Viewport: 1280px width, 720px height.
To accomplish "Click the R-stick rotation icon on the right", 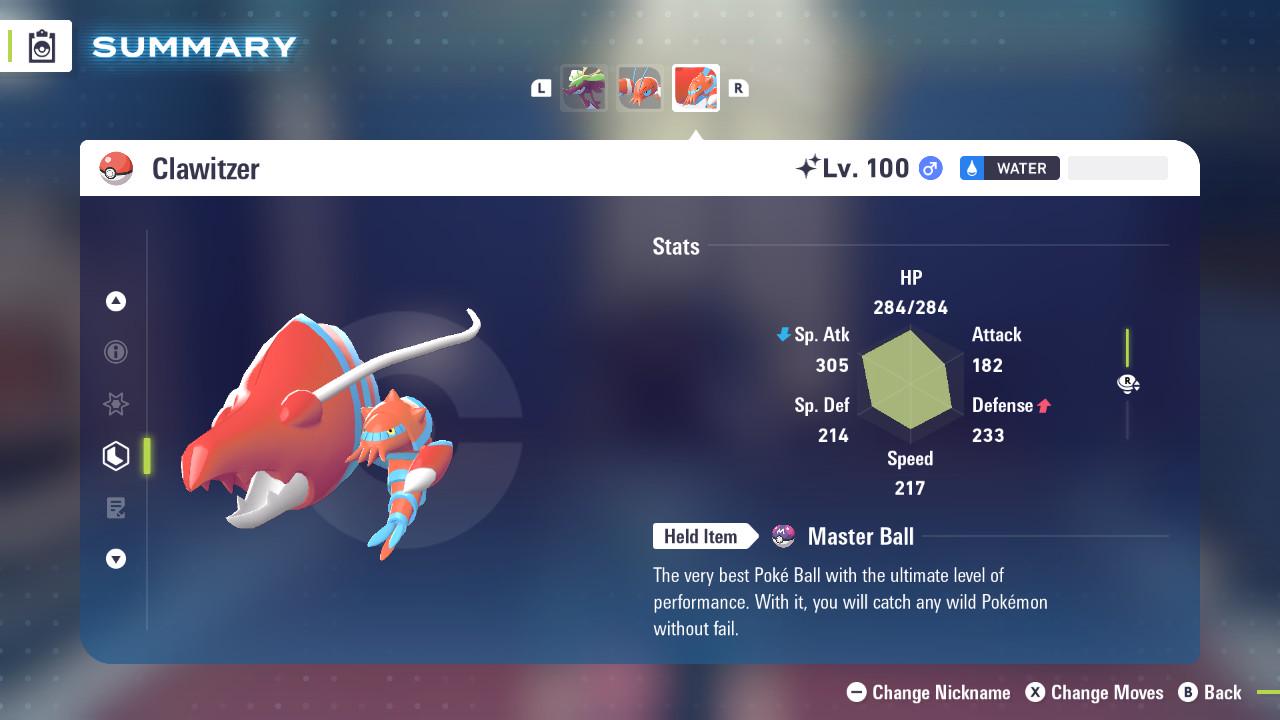I will (1128, 383).
